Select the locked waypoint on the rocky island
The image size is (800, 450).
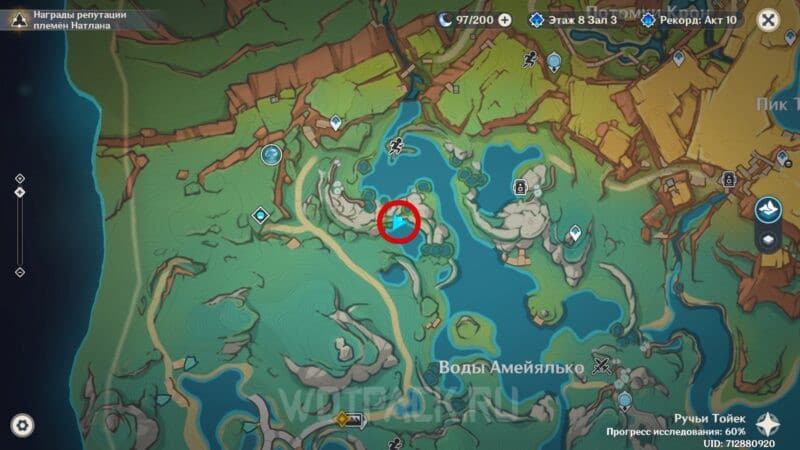click(520, 186)
